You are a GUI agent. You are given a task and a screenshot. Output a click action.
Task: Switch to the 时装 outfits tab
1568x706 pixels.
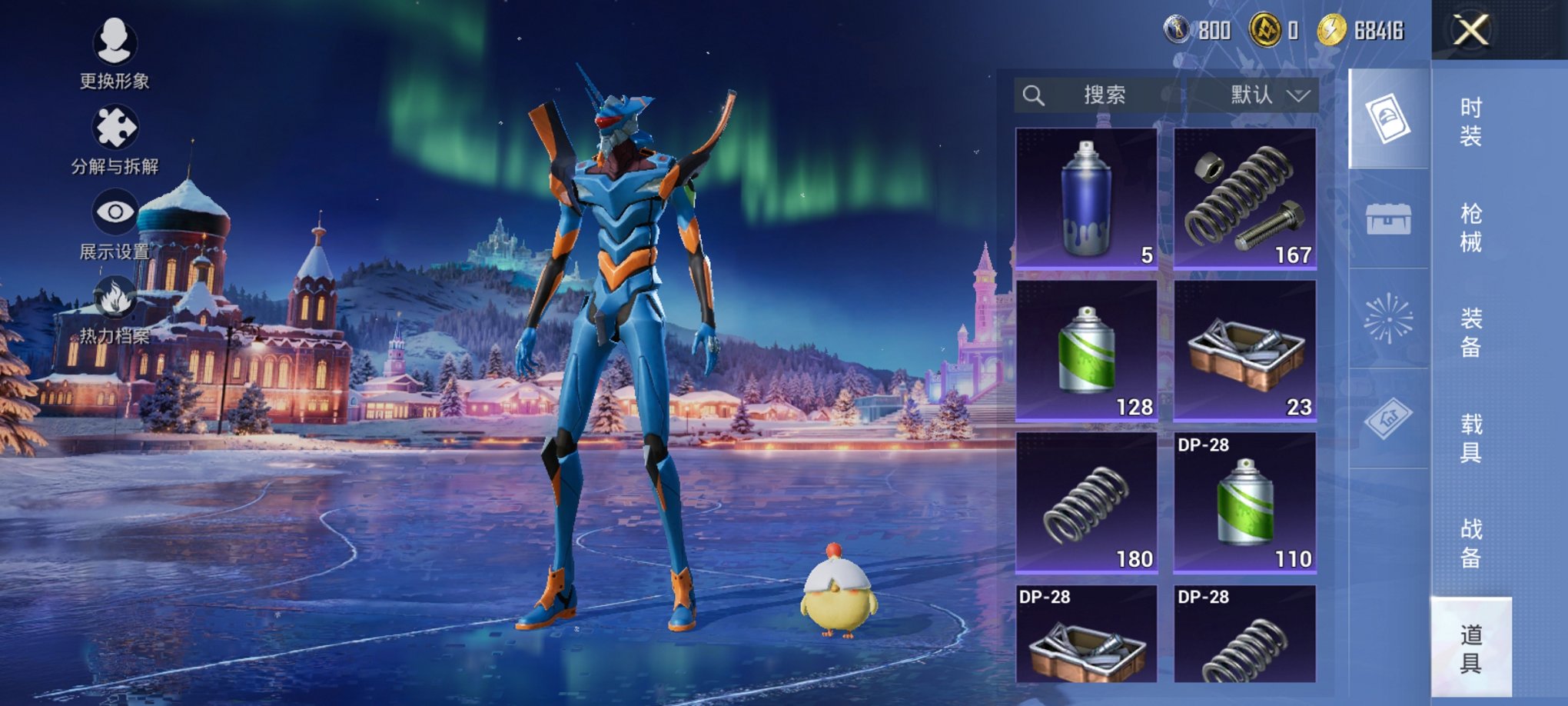[x=1470, y=122]
